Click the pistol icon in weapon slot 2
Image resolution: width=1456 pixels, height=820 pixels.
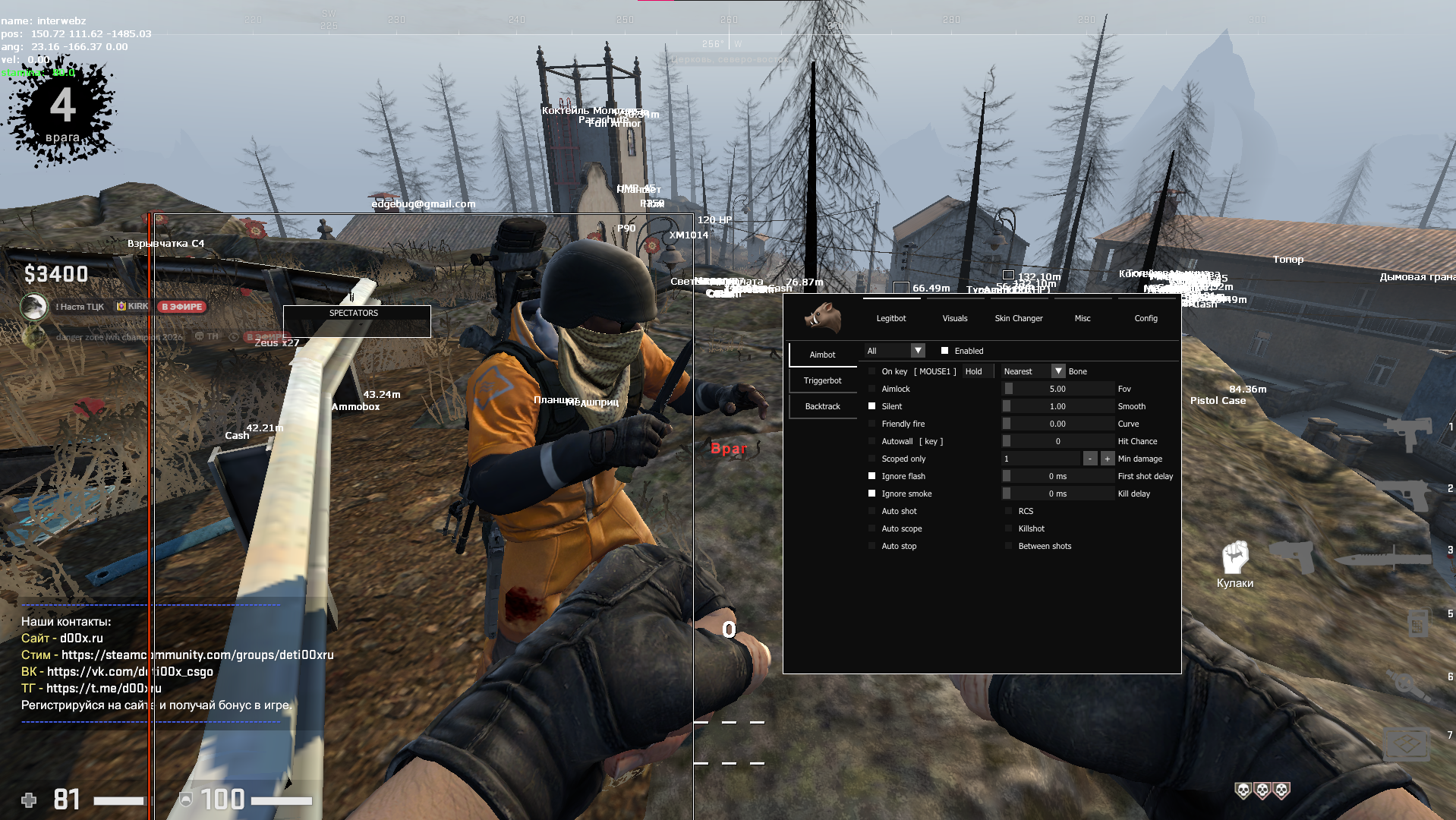pyautogui.click(x=1408, y=496)
